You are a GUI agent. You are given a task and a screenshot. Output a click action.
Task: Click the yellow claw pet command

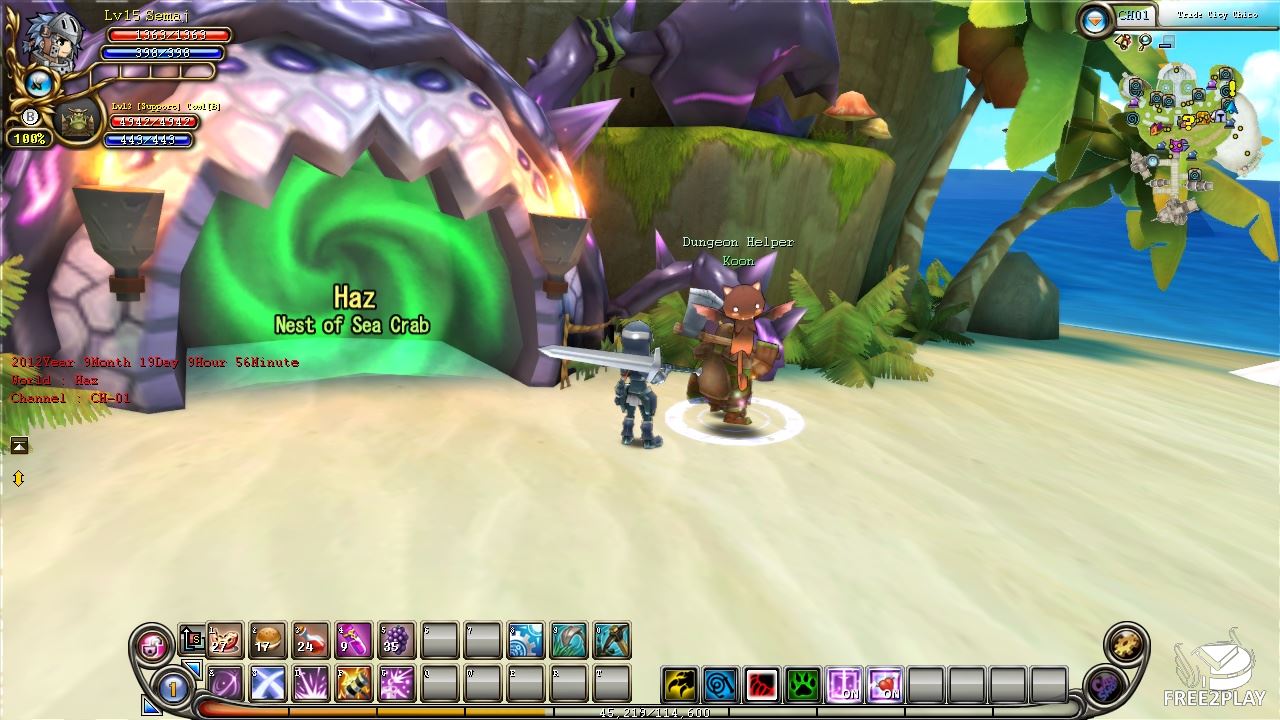pos(680,685)
